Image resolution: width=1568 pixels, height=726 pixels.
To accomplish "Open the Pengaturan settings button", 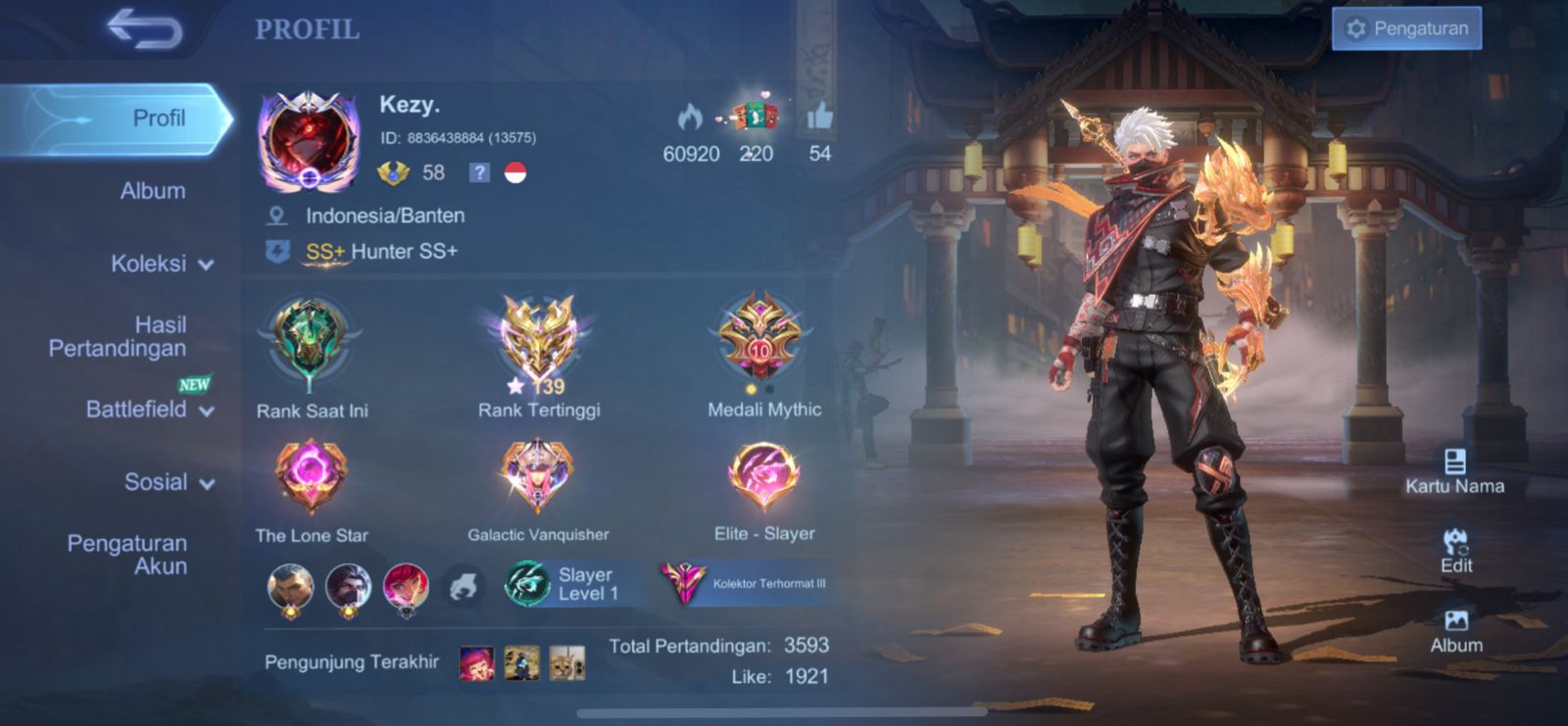I will pyautogui.click(x=1406, y=28).
